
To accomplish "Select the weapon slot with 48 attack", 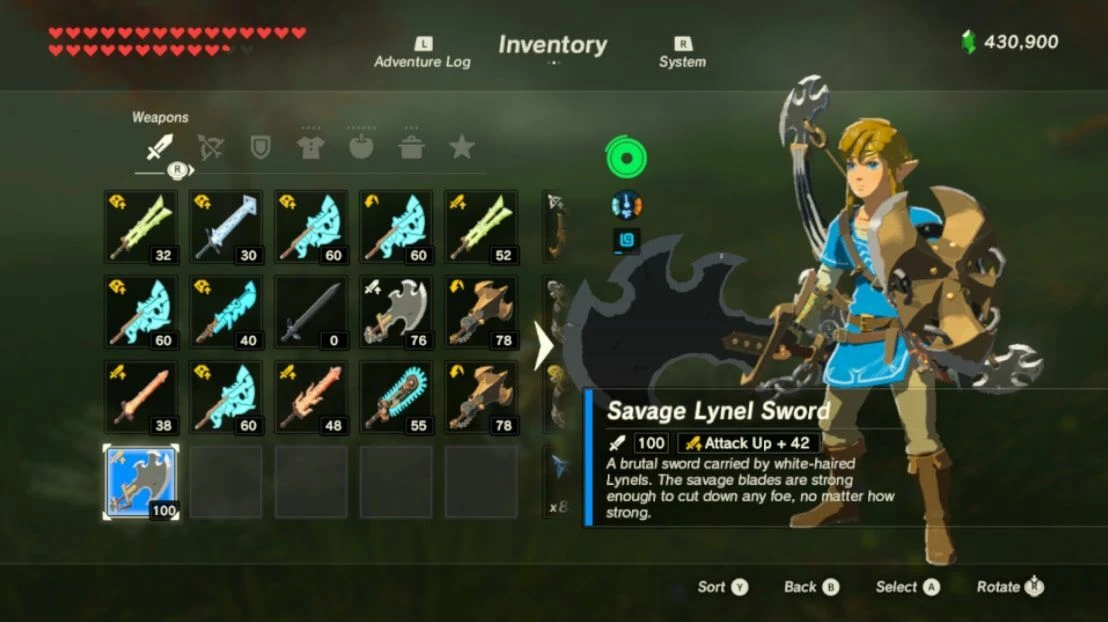I will pos(311,397).
